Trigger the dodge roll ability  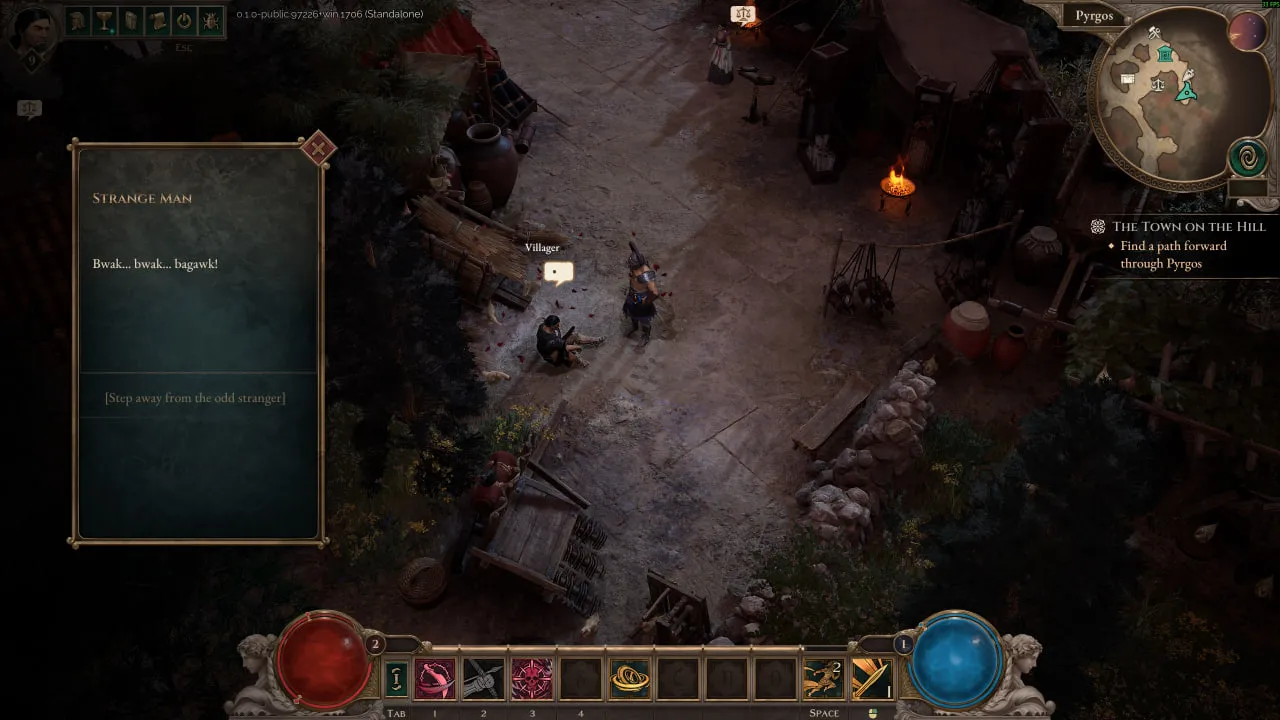tap(823, 679)
